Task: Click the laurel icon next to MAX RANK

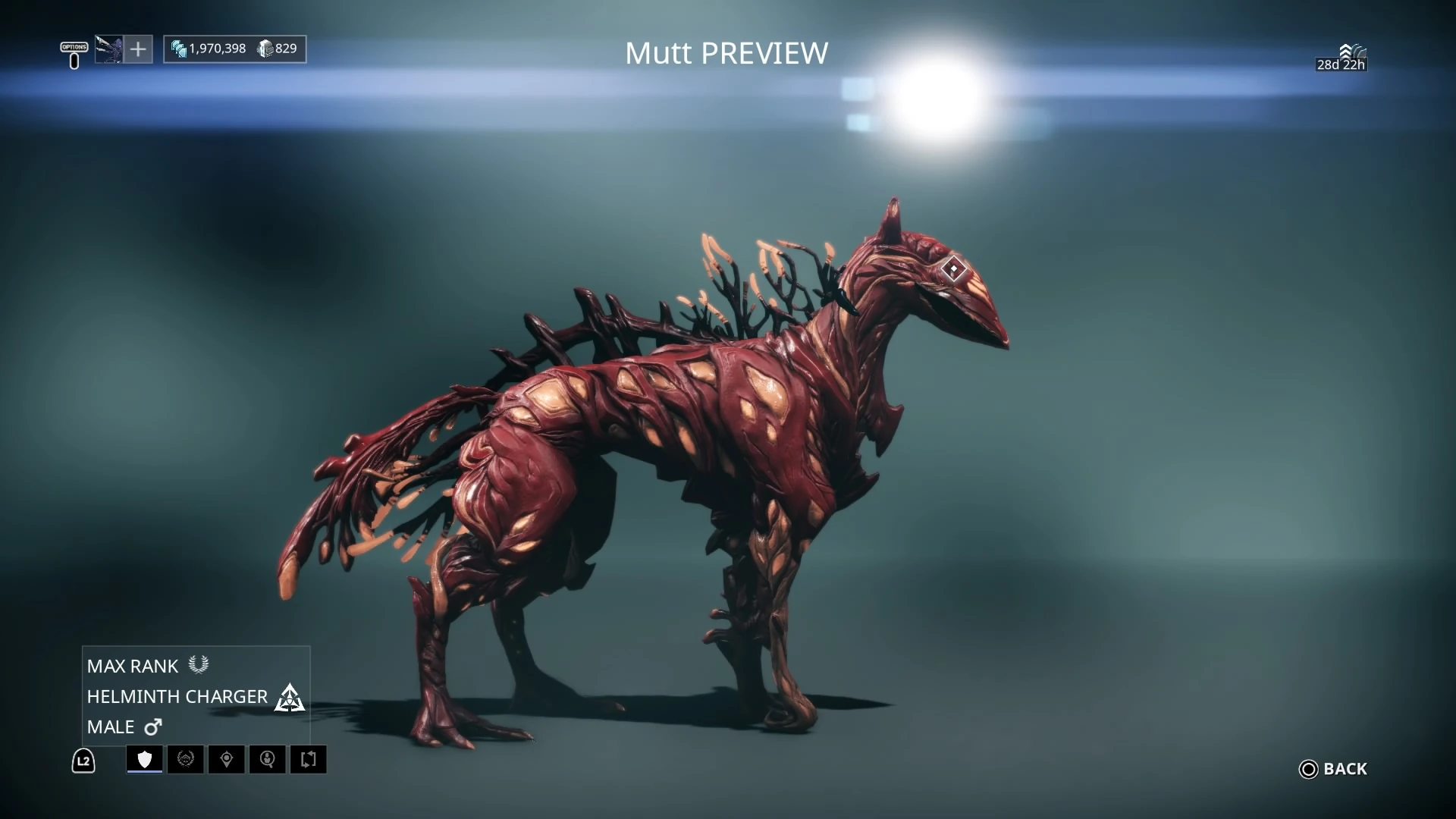Action: coord(199,664)
